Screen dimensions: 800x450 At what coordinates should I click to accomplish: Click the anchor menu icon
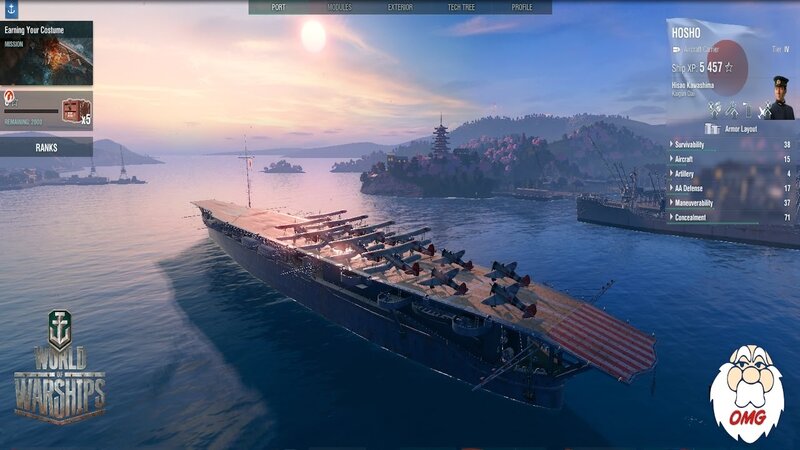(11, 9)
